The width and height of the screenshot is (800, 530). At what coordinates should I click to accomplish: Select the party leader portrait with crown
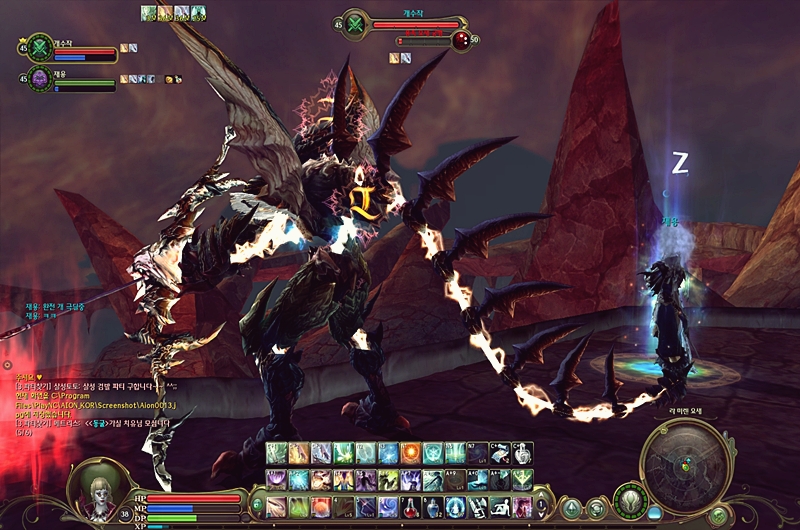click(39, 46)
